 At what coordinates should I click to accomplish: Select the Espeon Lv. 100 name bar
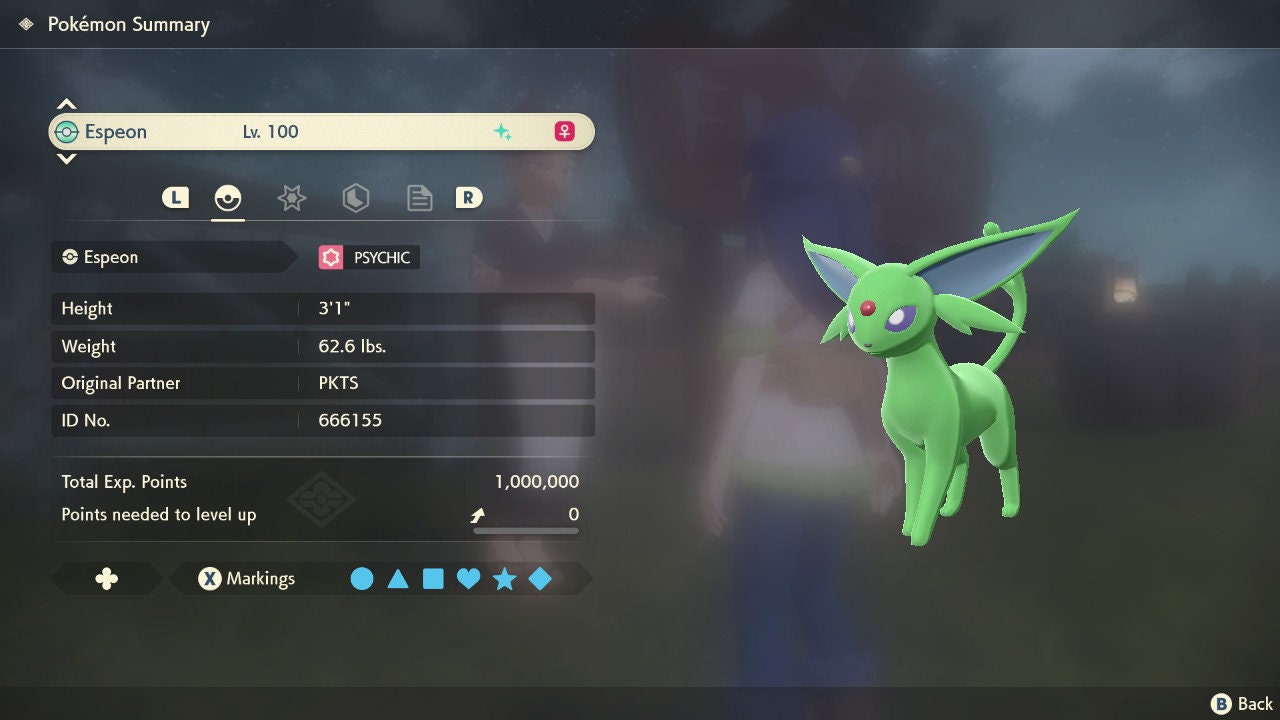click(x=321, y=132)
